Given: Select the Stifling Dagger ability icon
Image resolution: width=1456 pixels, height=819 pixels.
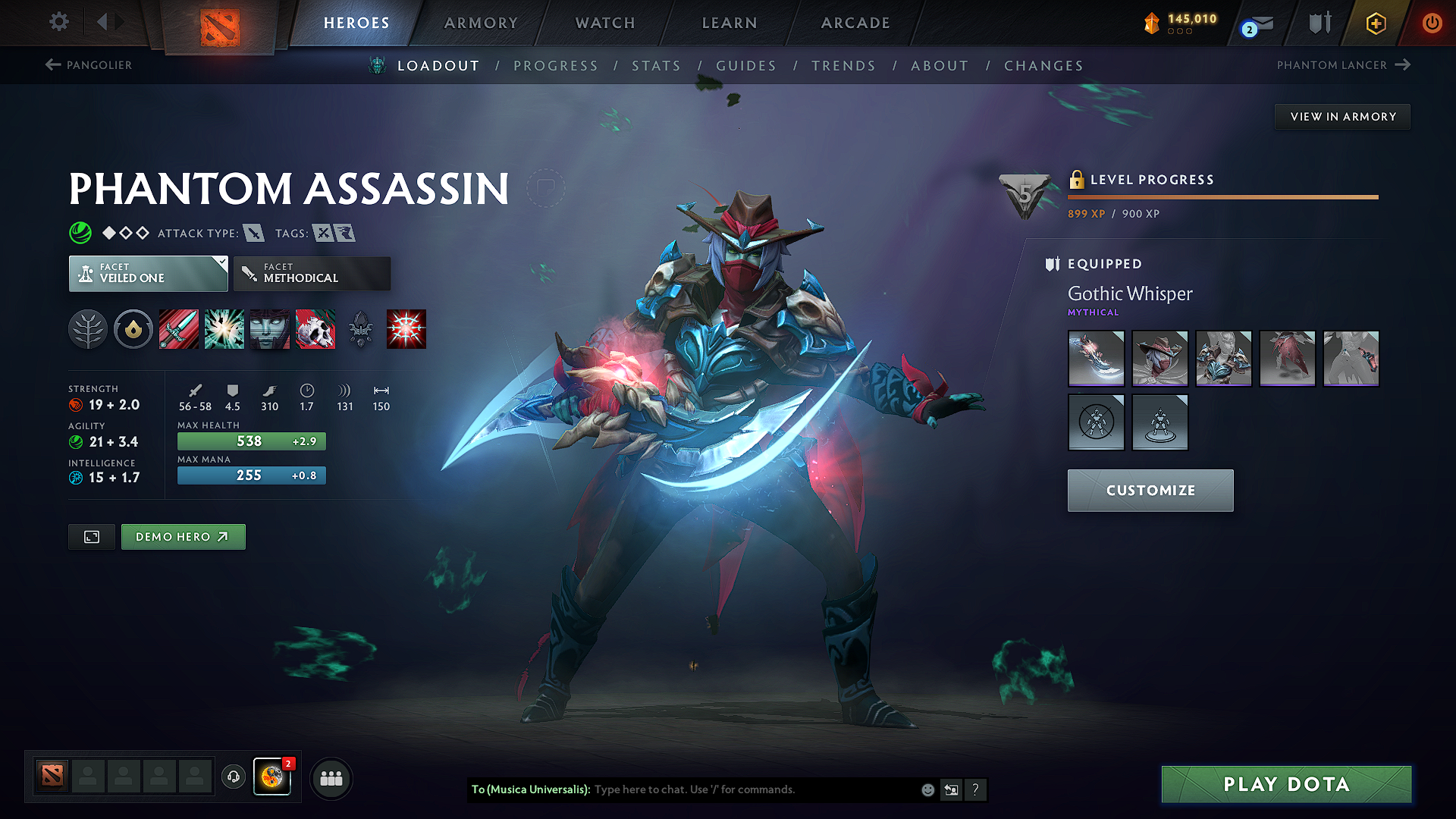Looking at the screenshot, I should click(178, 328).
